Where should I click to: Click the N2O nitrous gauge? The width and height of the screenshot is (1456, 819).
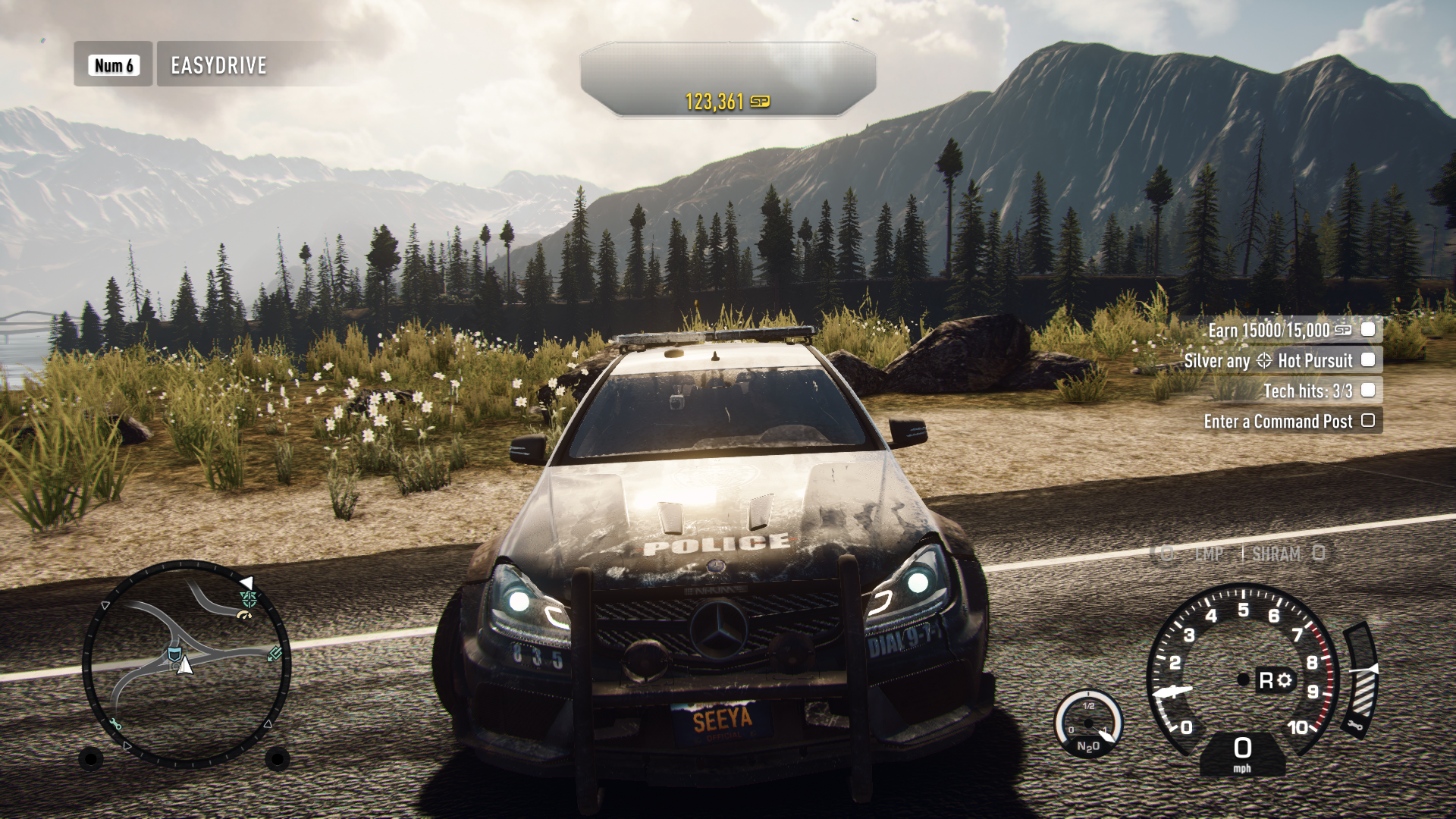click(x=1088, y=724)
